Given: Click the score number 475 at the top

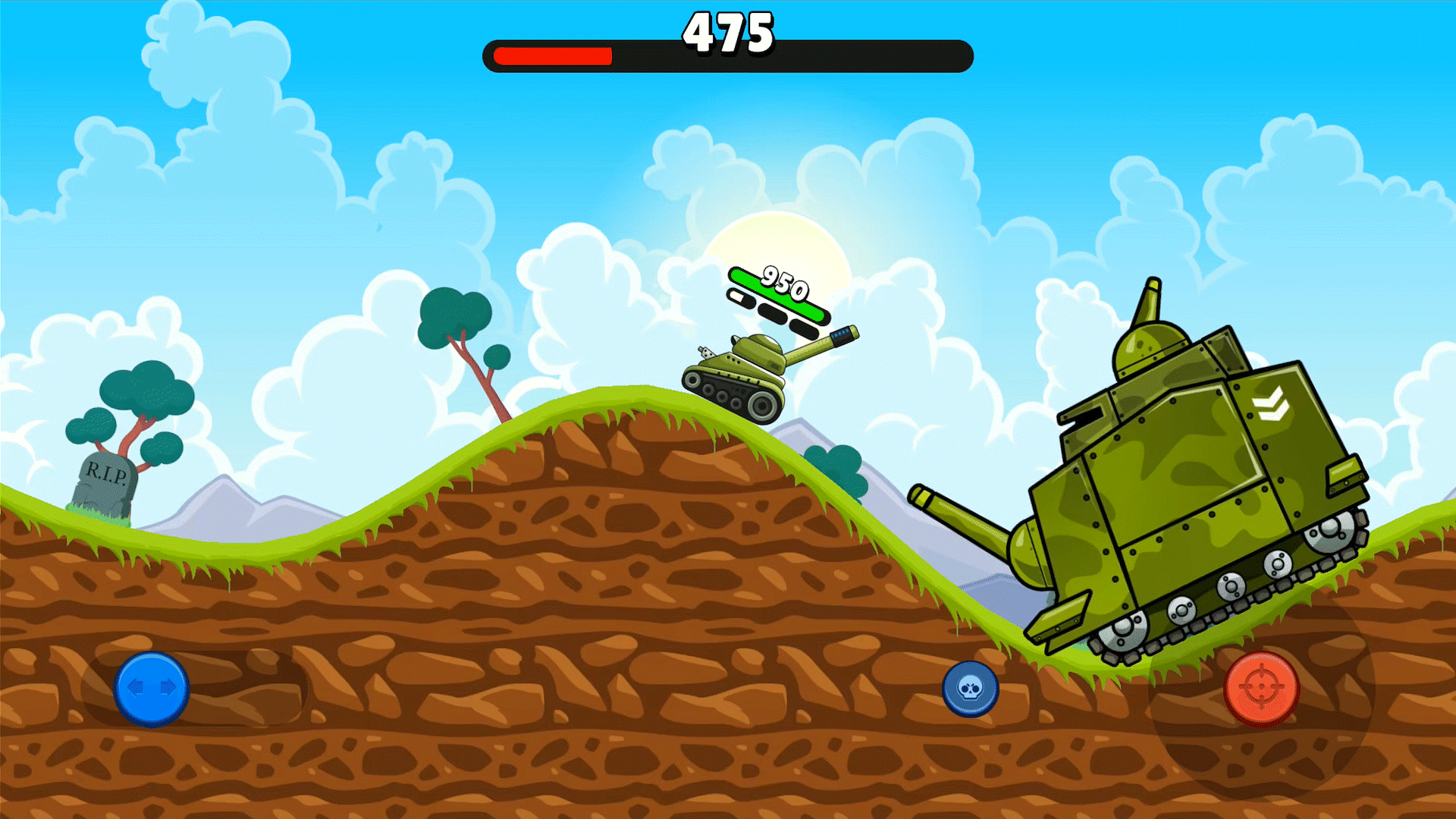Looking at the screenshot, I should point(728,32).
